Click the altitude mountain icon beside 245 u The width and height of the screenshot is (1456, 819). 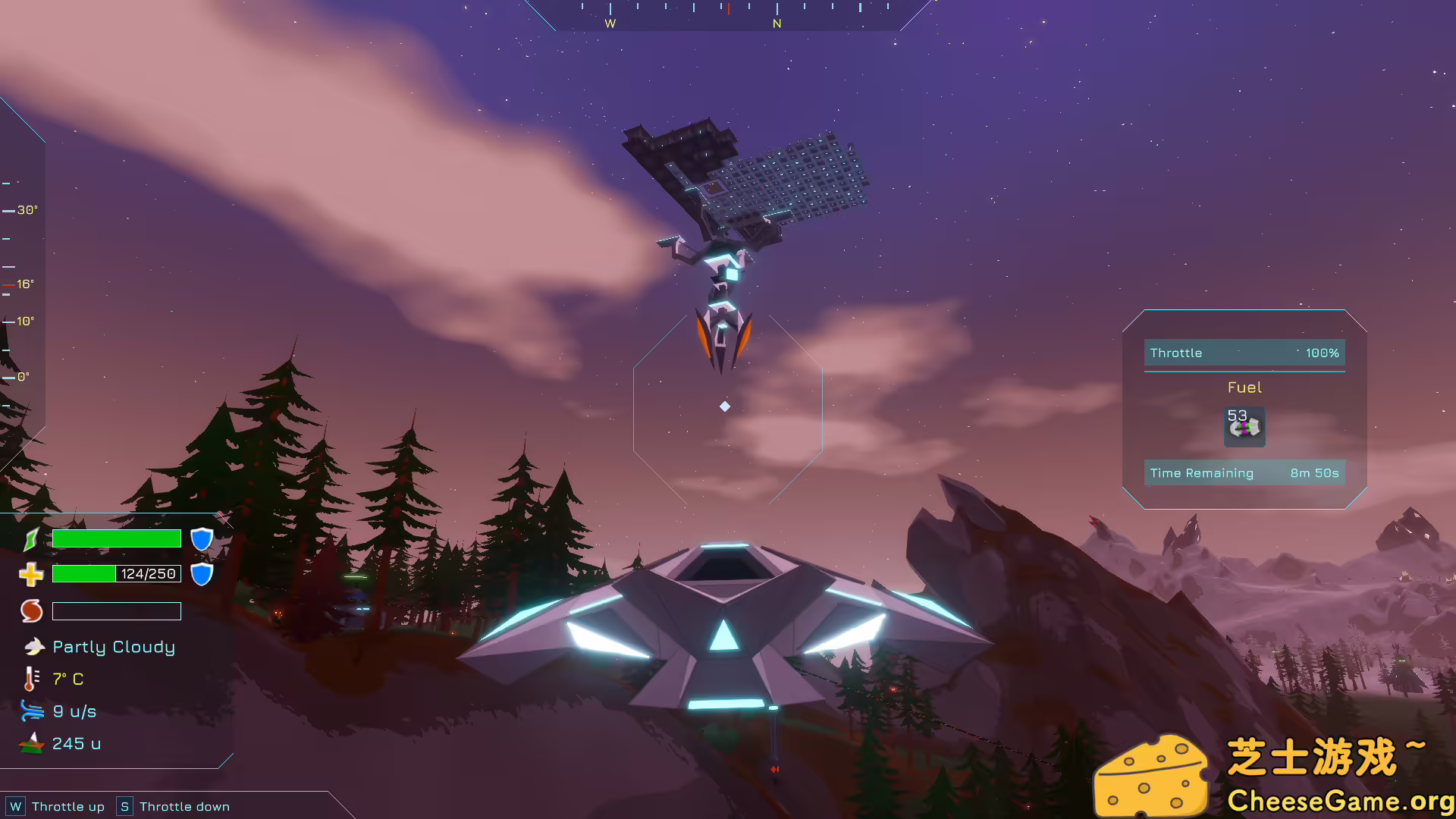(x=30, y=743)
